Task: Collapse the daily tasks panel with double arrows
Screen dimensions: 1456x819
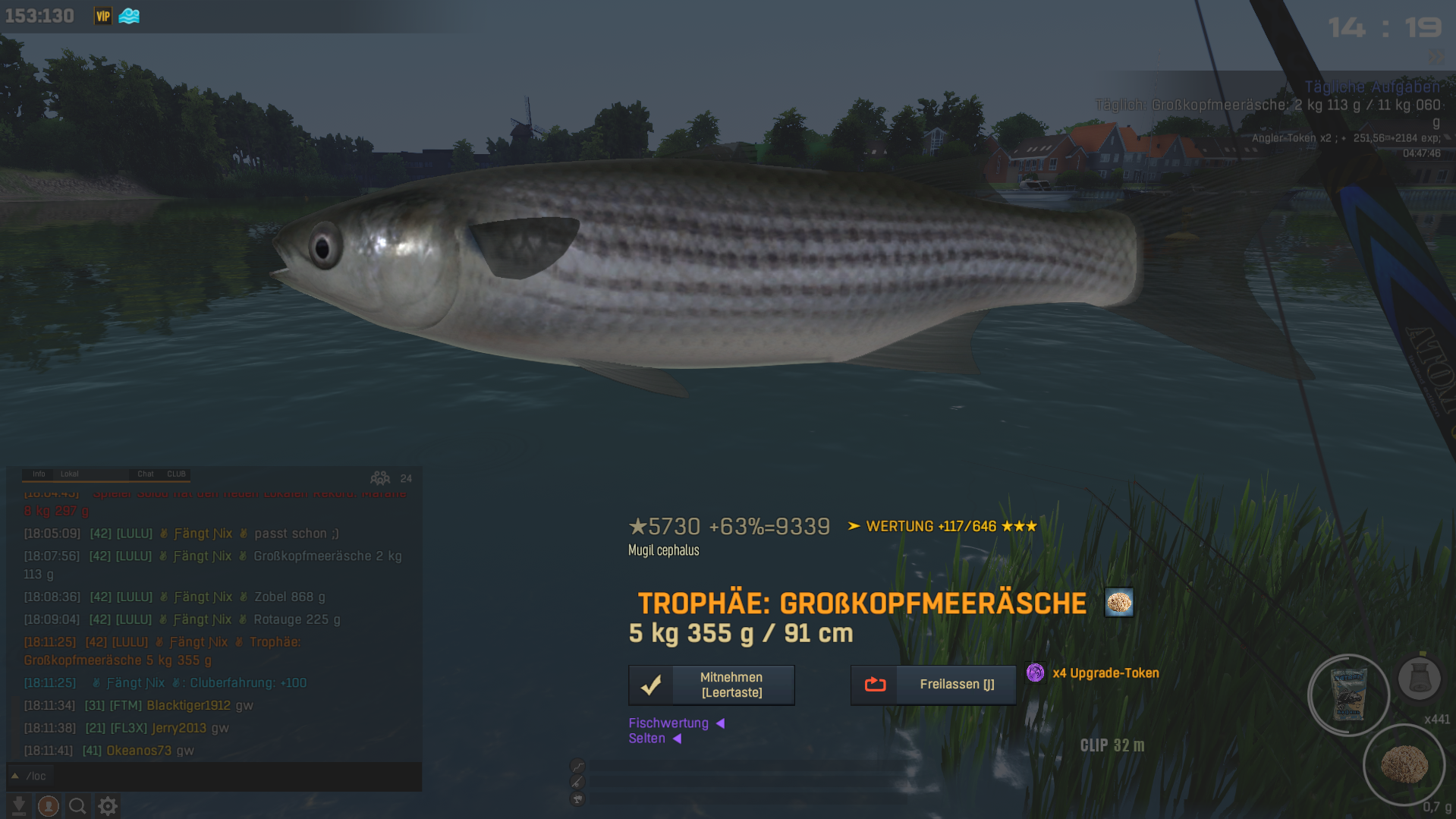Action: tap(1436, 57)
